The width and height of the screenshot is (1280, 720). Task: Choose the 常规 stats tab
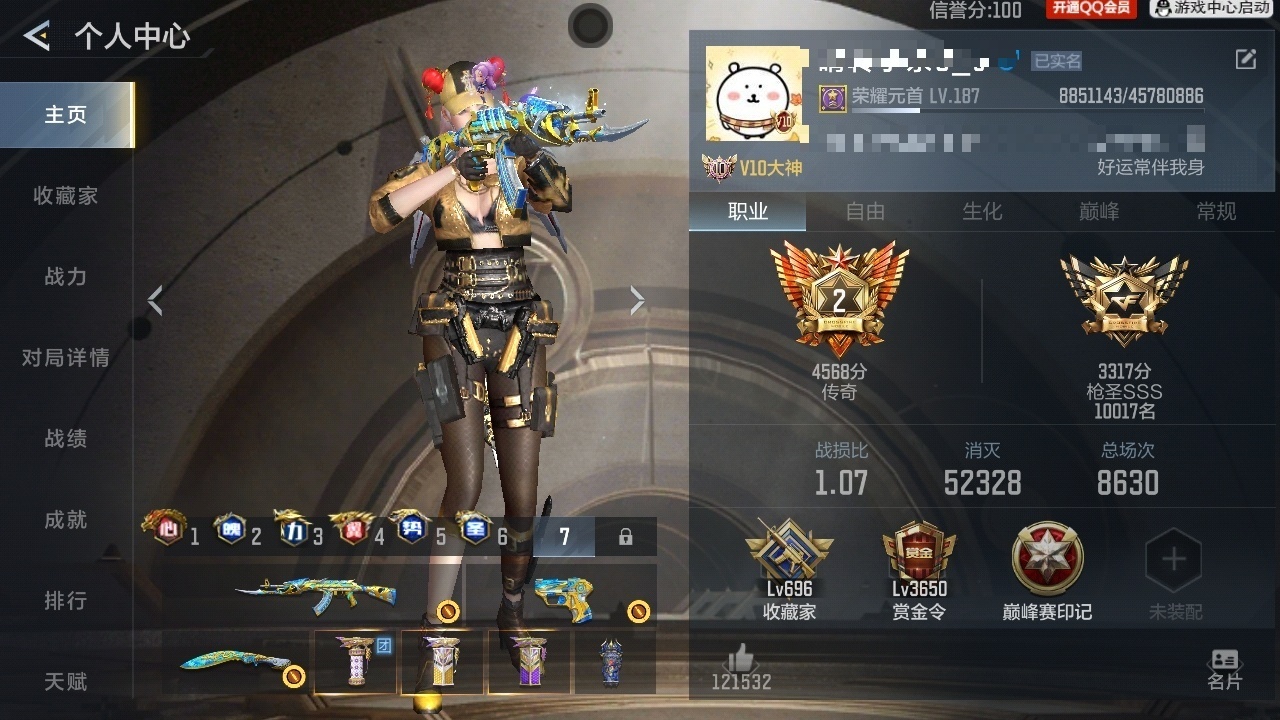(1216, 211)
